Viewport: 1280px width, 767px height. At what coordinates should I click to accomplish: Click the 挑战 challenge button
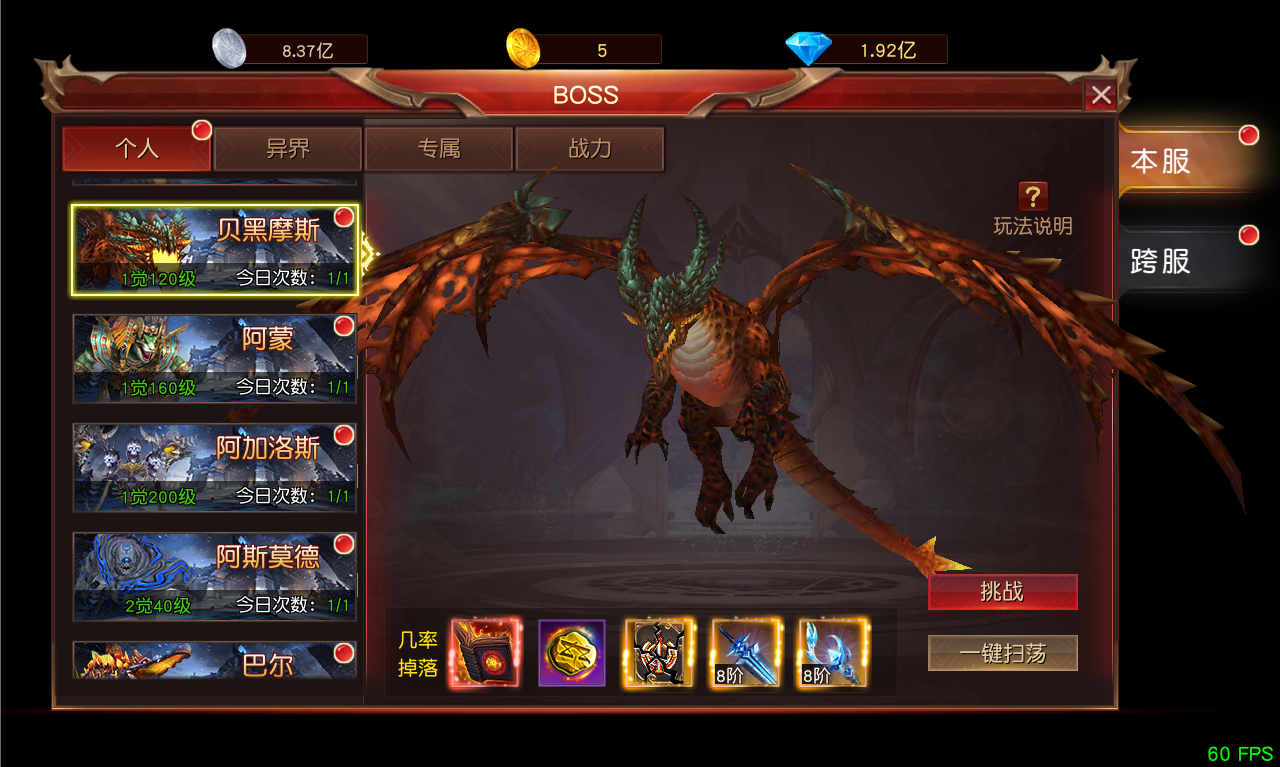[1002, 591]
